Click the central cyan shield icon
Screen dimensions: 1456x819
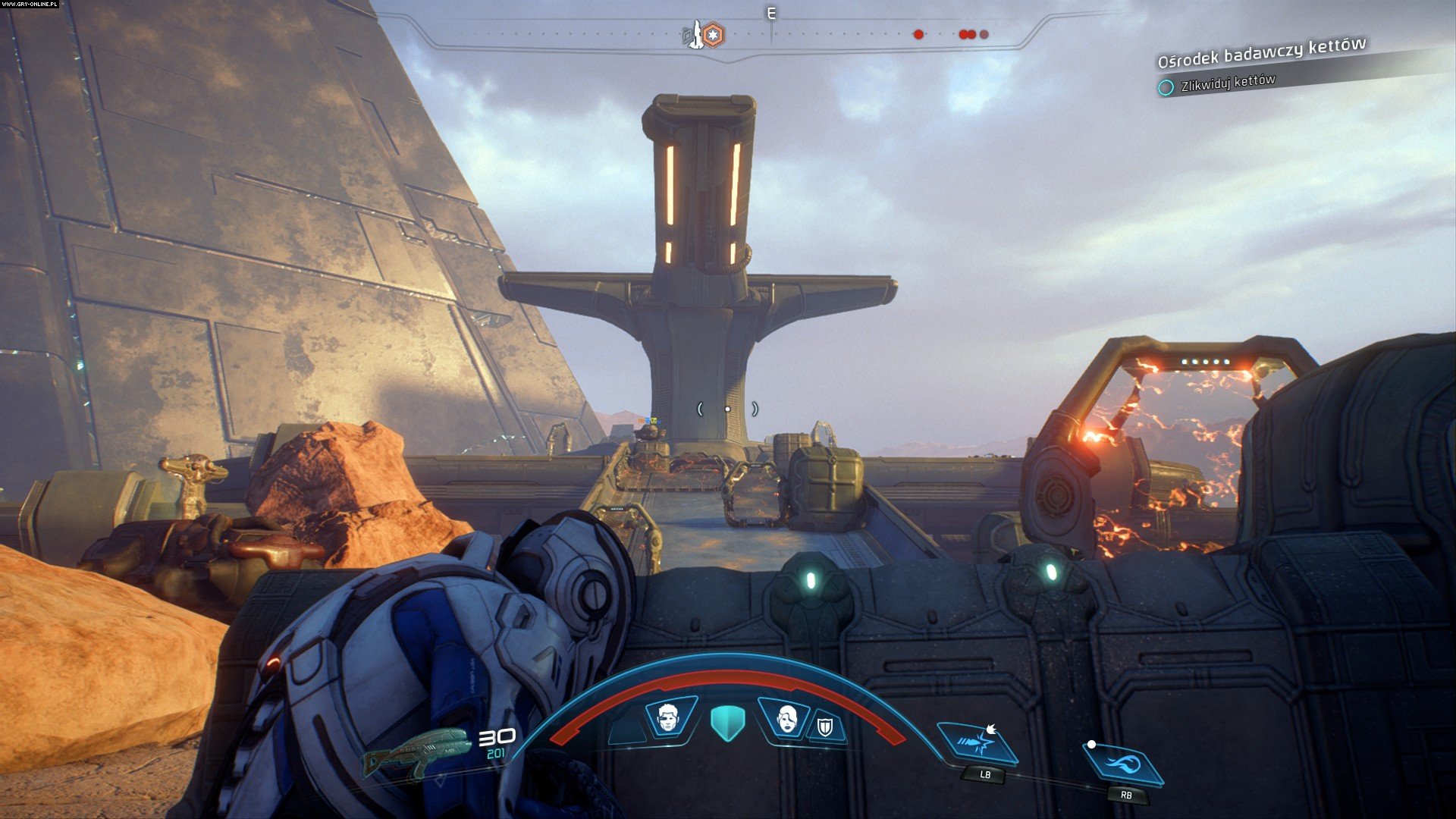click(x=728, y=722)
